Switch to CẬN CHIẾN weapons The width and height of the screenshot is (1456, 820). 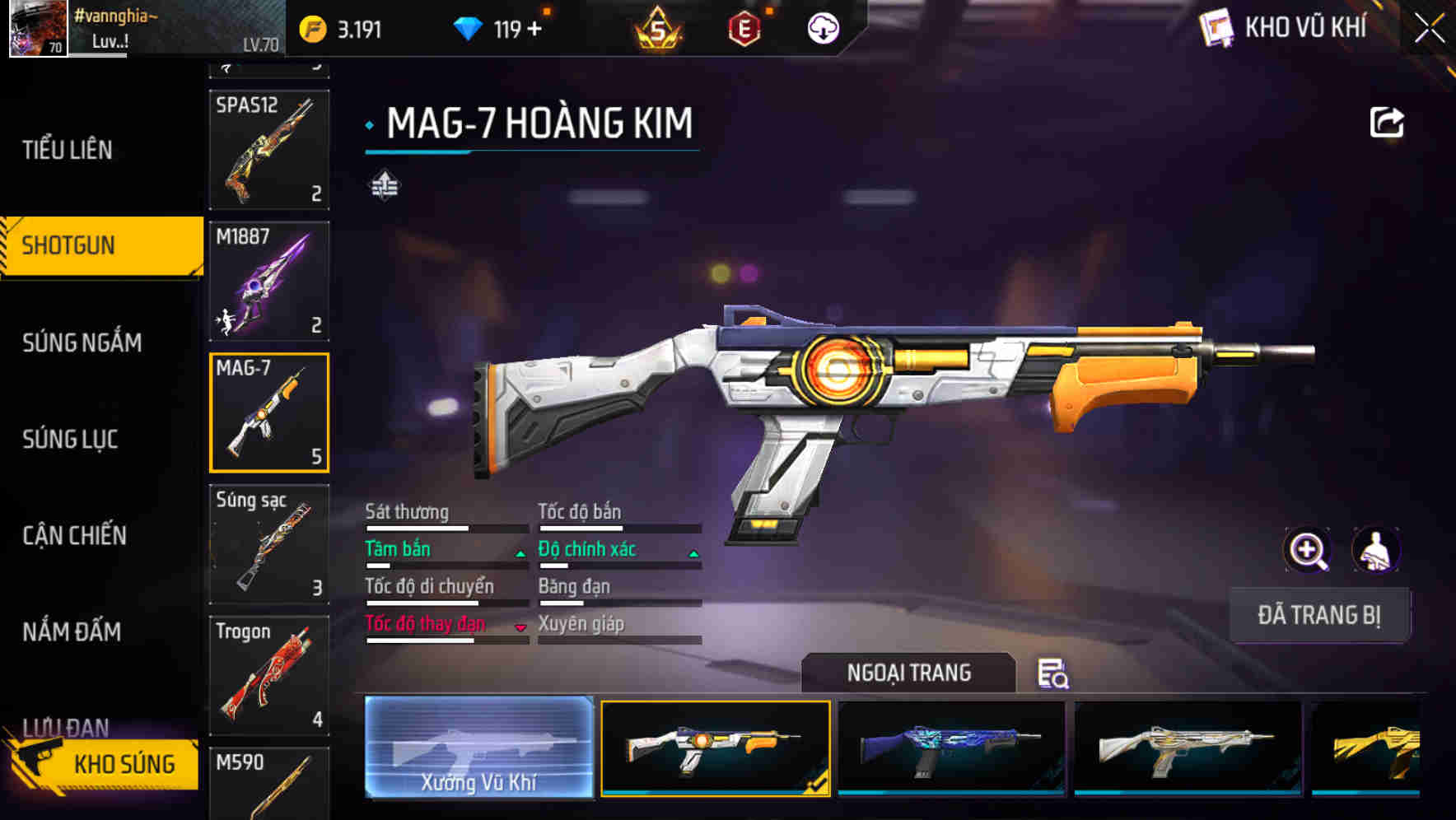[x=74, y=535]
